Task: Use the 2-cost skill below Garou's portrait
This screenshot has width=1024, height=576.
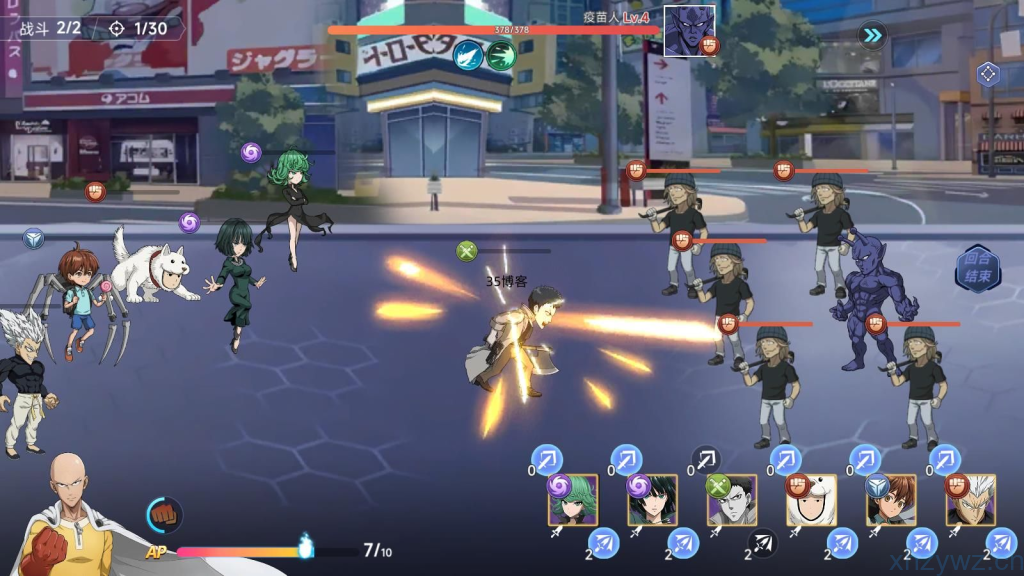Action: tap(1001, 544)
